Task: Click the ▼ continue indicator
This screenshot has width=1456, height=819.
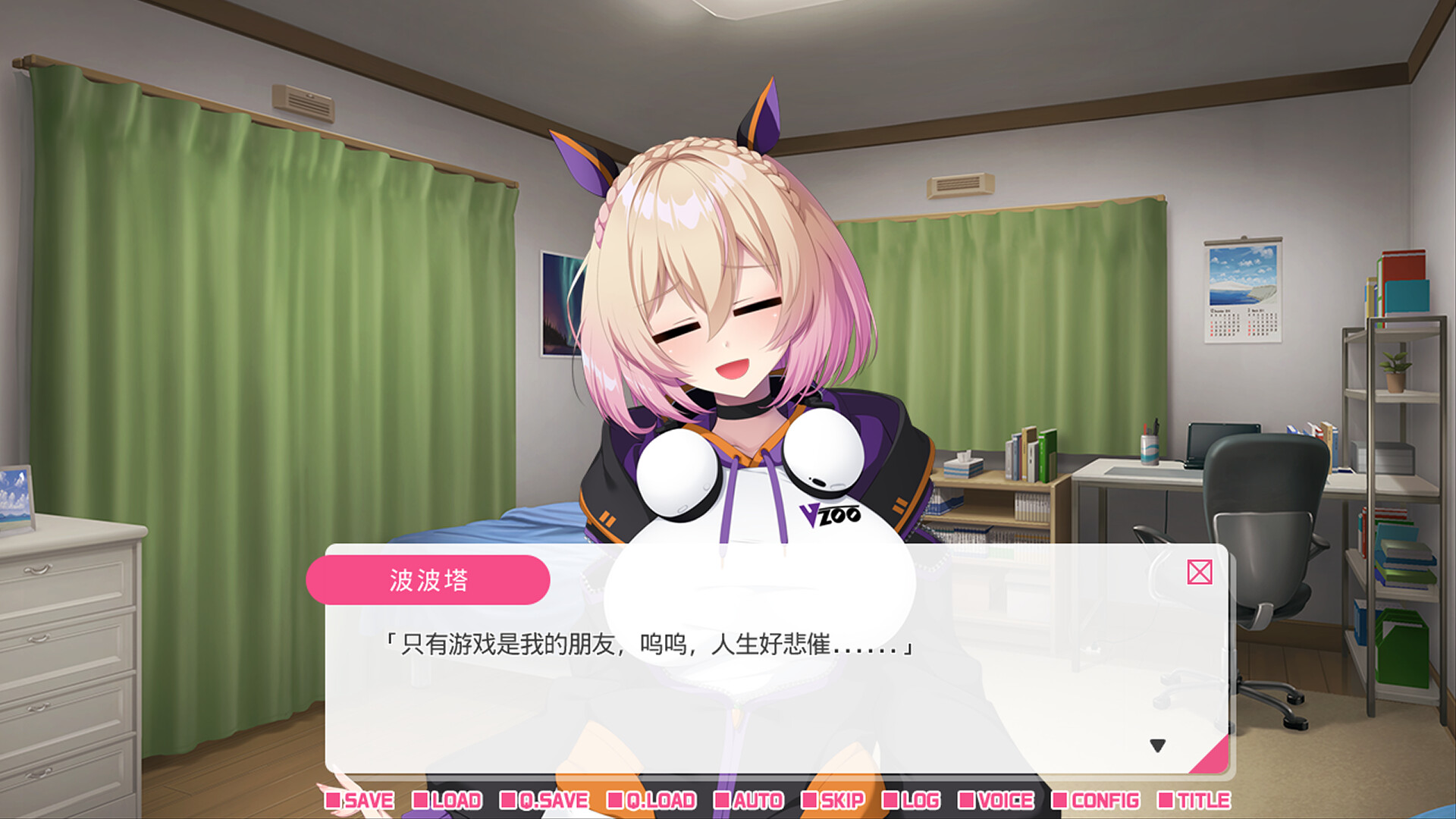Action: click(1159, 745)
